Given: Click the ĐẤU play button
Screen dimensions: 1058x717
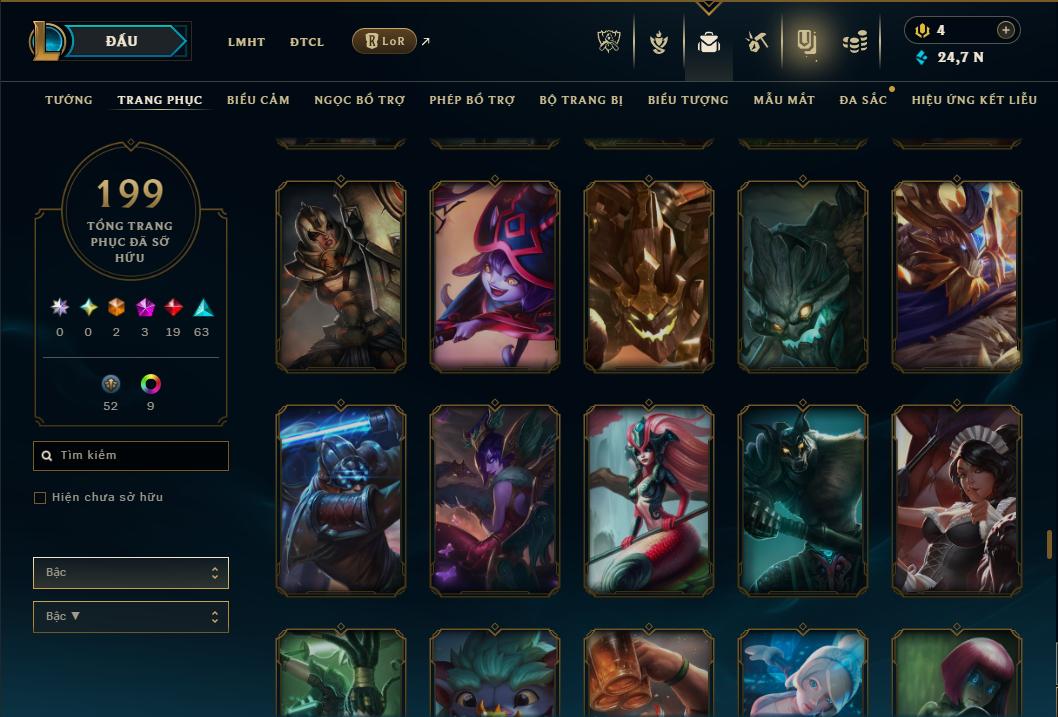Looking at the screenshot, I should click(122, 41).
